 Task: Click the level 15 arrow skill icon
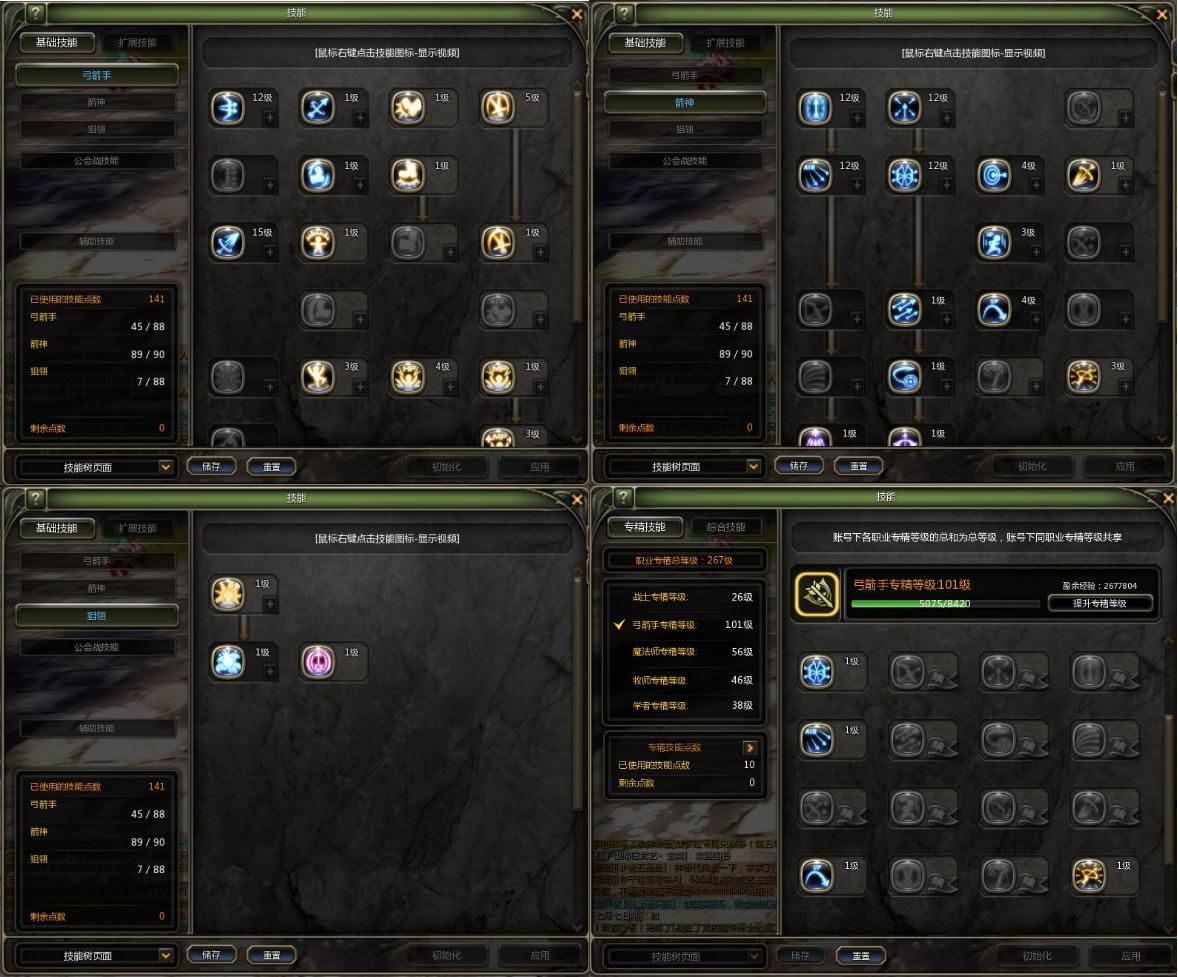pos(227,242)
